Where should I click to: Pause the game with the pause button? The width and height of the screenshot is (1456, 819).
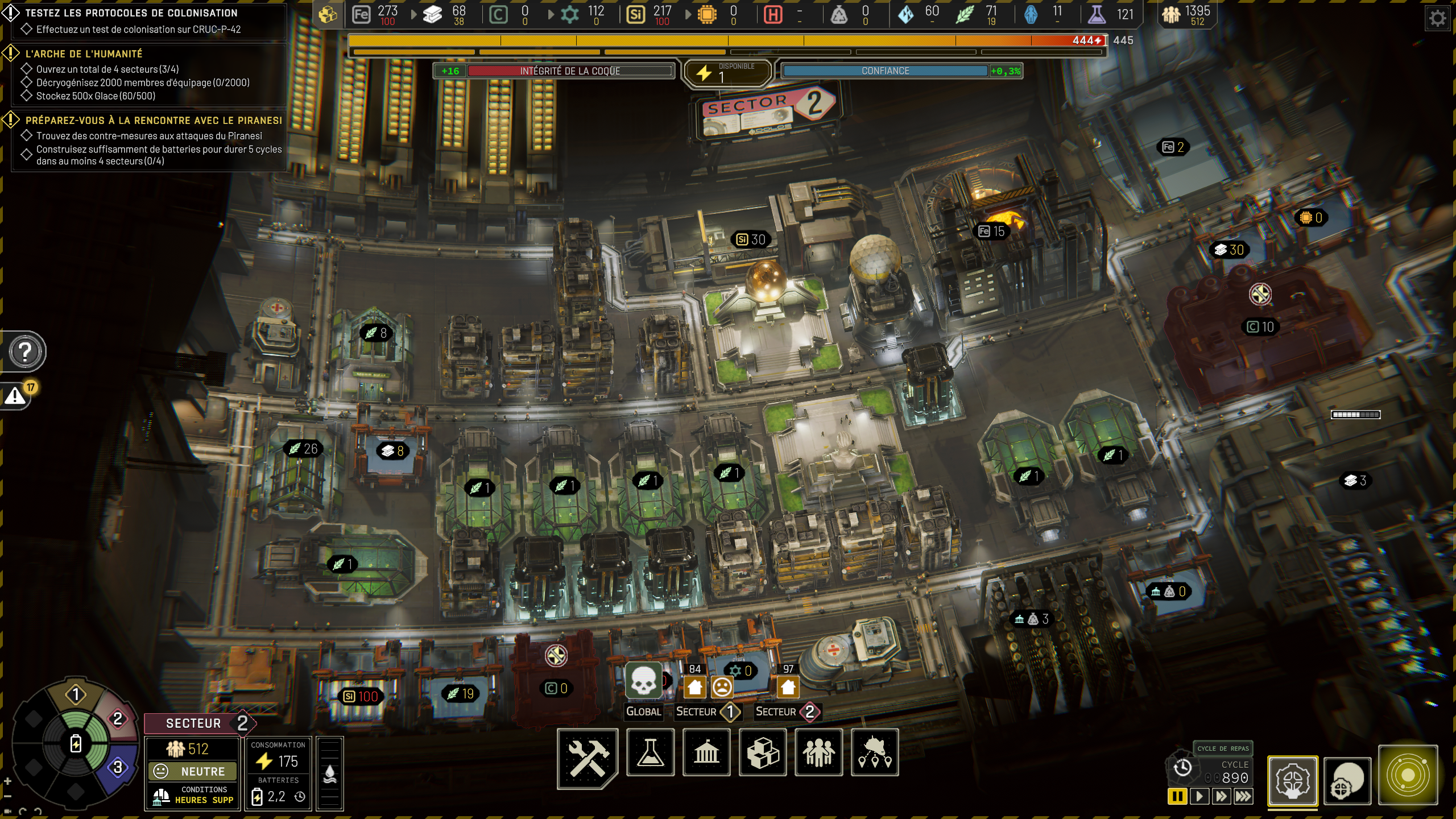(1177, 796)
